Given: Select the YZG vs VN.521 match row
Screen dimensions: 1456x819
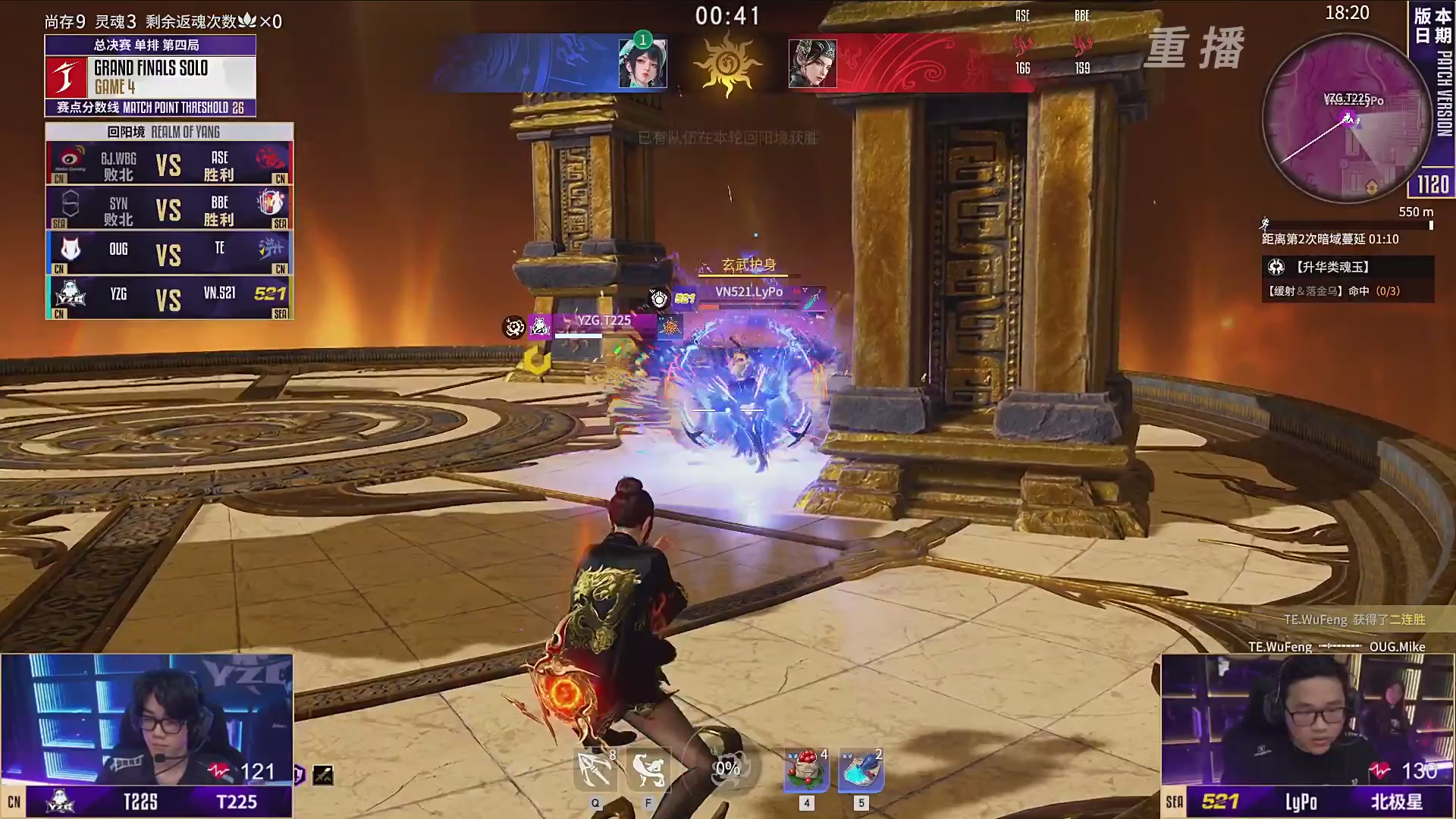Looking at the screenshot, I should click(169, 298).
